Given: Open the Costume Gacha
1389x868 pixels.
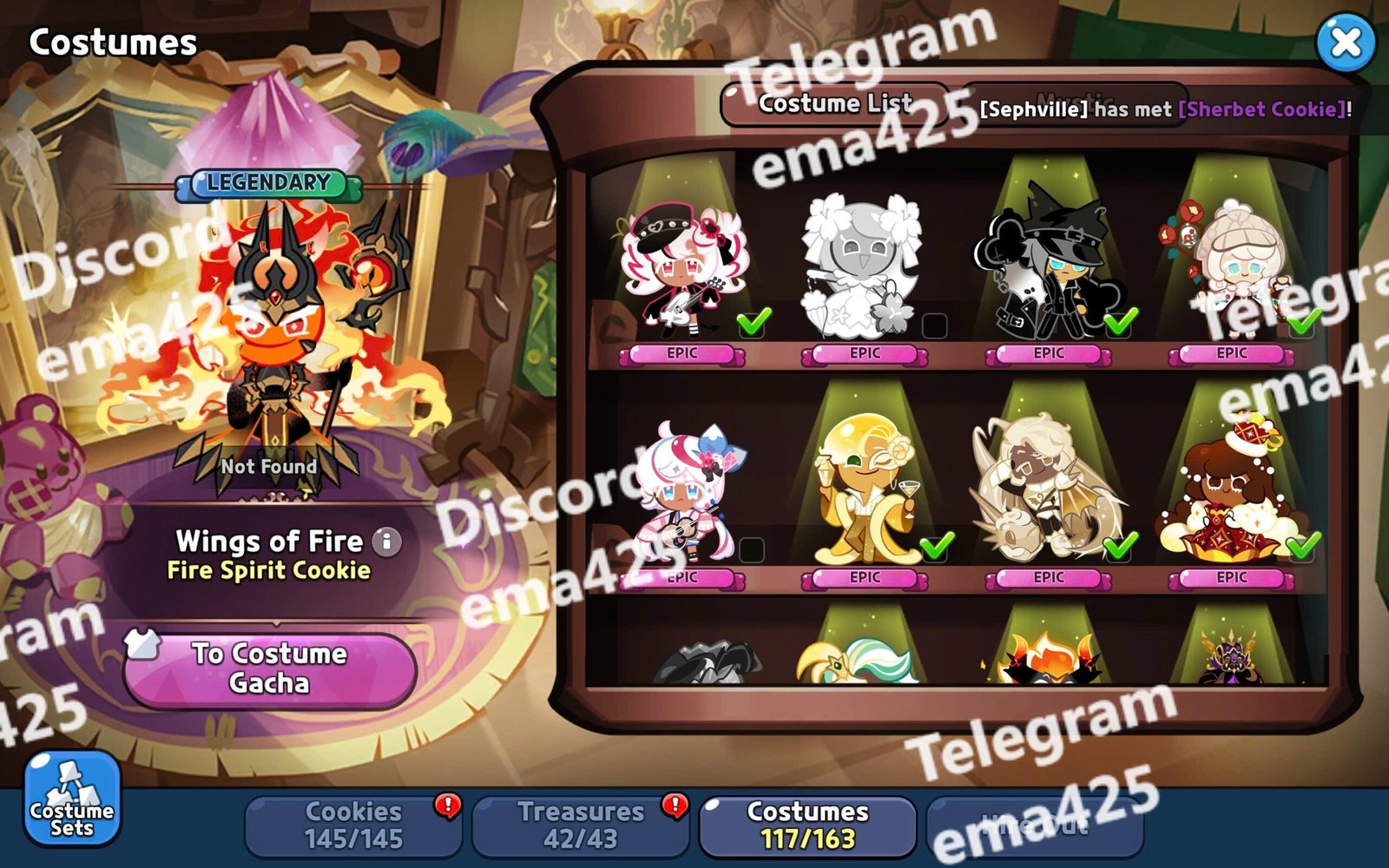Looking at the screenshot, I should click(x=270, y=668).
